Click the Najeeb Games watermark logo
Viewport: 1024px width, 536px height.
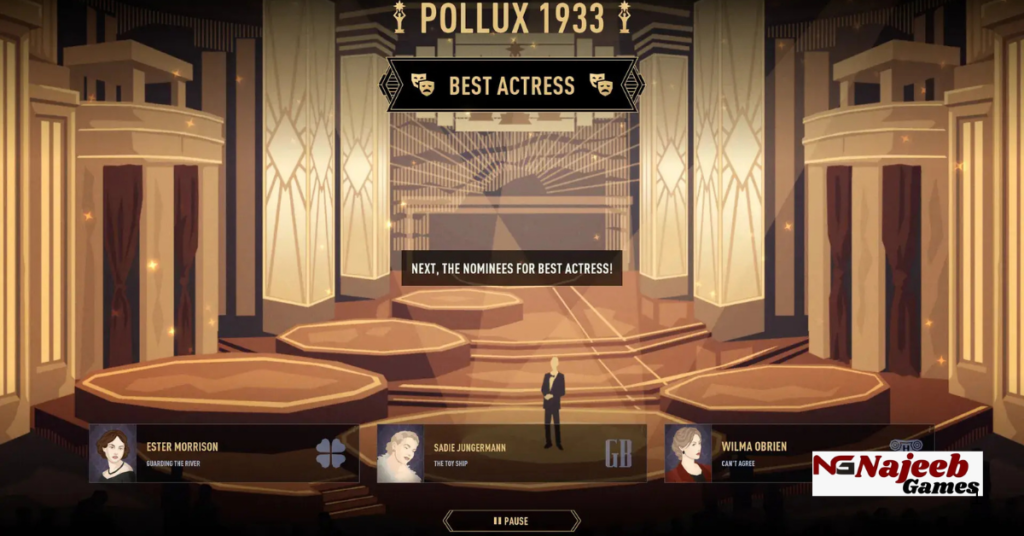pyautogui.click(x=897, y=474)
